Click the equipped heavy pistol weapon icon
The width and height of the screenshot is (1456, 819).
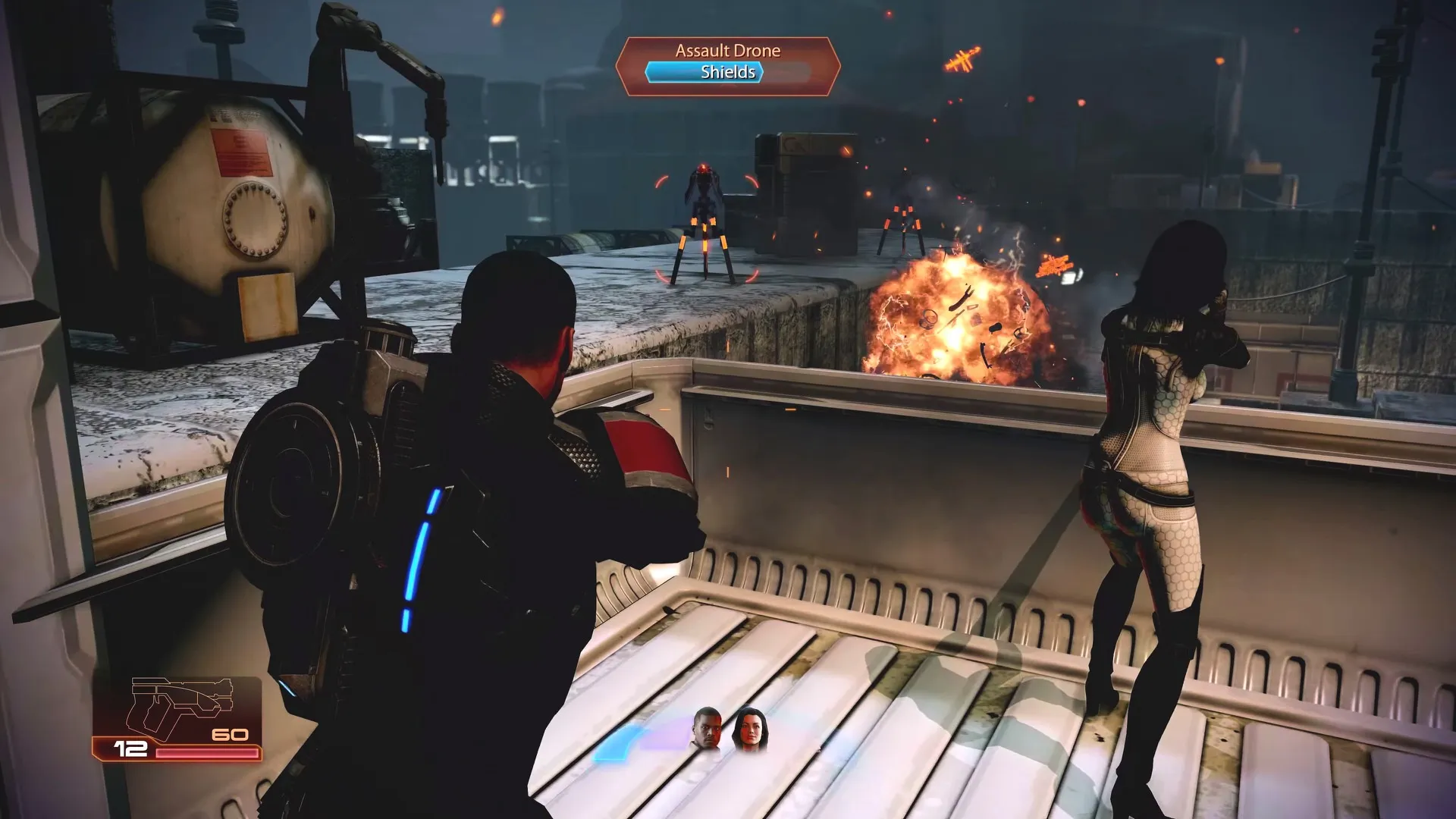179,704
